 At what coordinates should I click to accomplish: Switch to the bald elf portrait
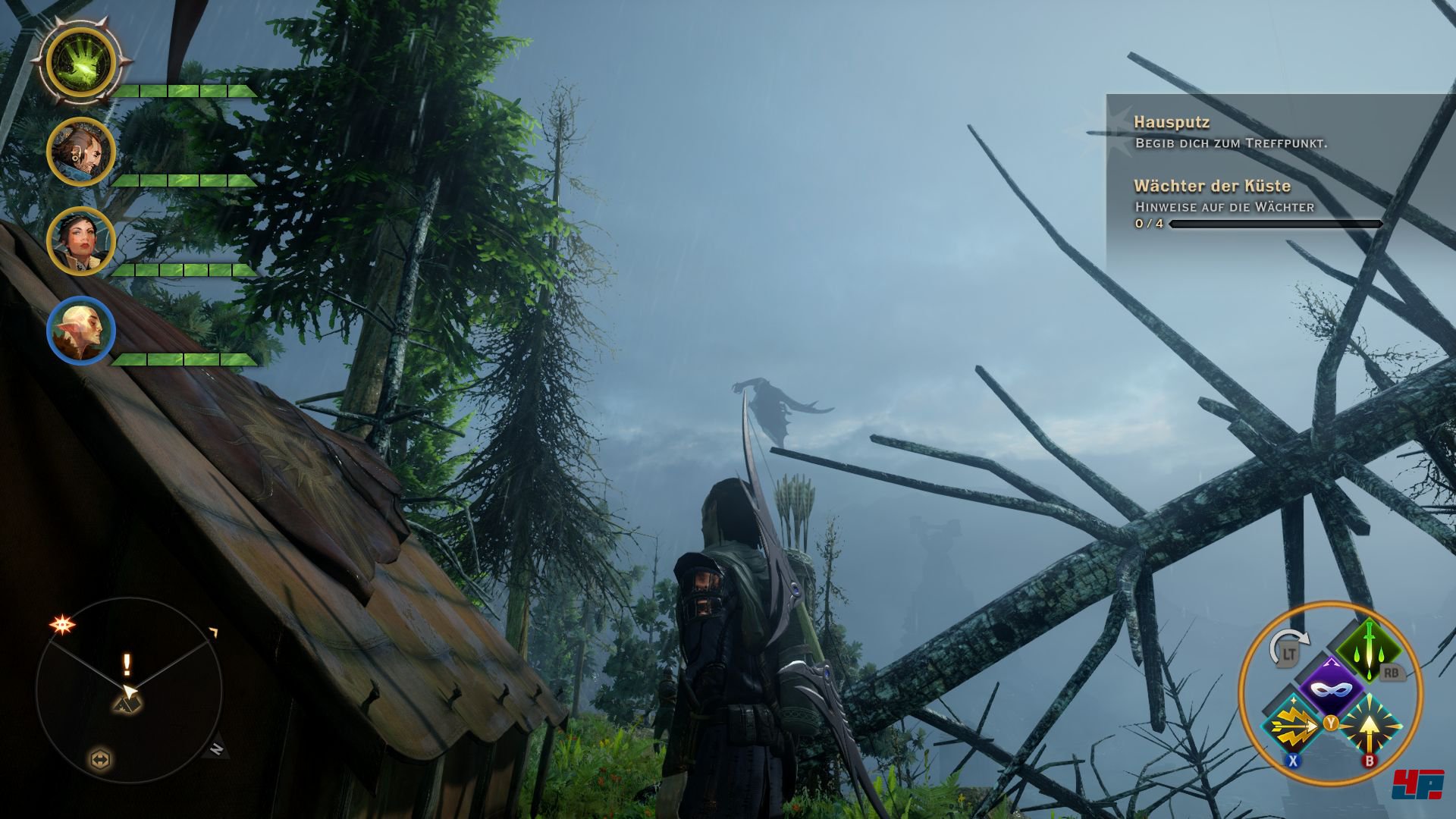point(81,331)
